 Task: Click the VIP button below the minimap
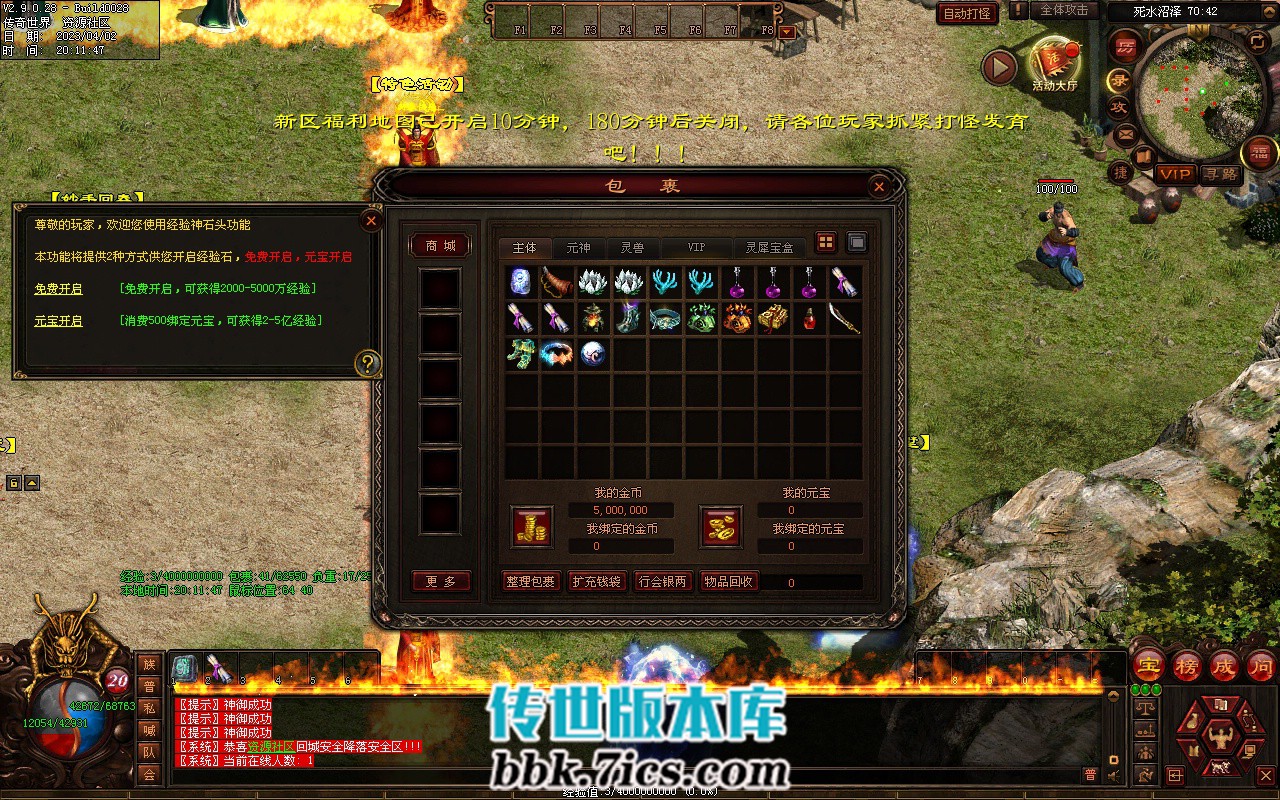coord(1175,174)
